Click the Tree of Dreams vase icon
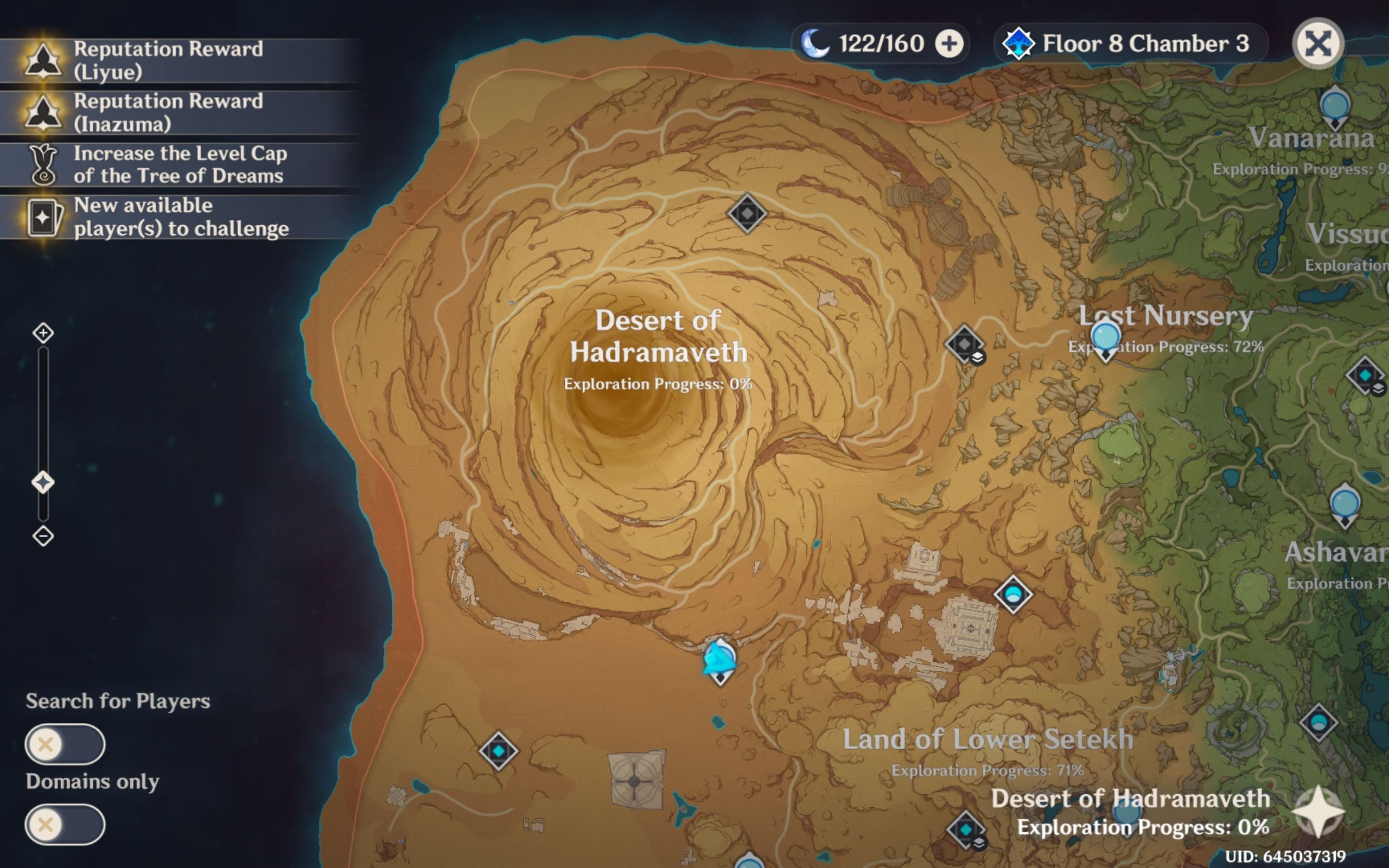This screenshot has height=868, width=1389. pyautogui.click(x=43, y=165)
